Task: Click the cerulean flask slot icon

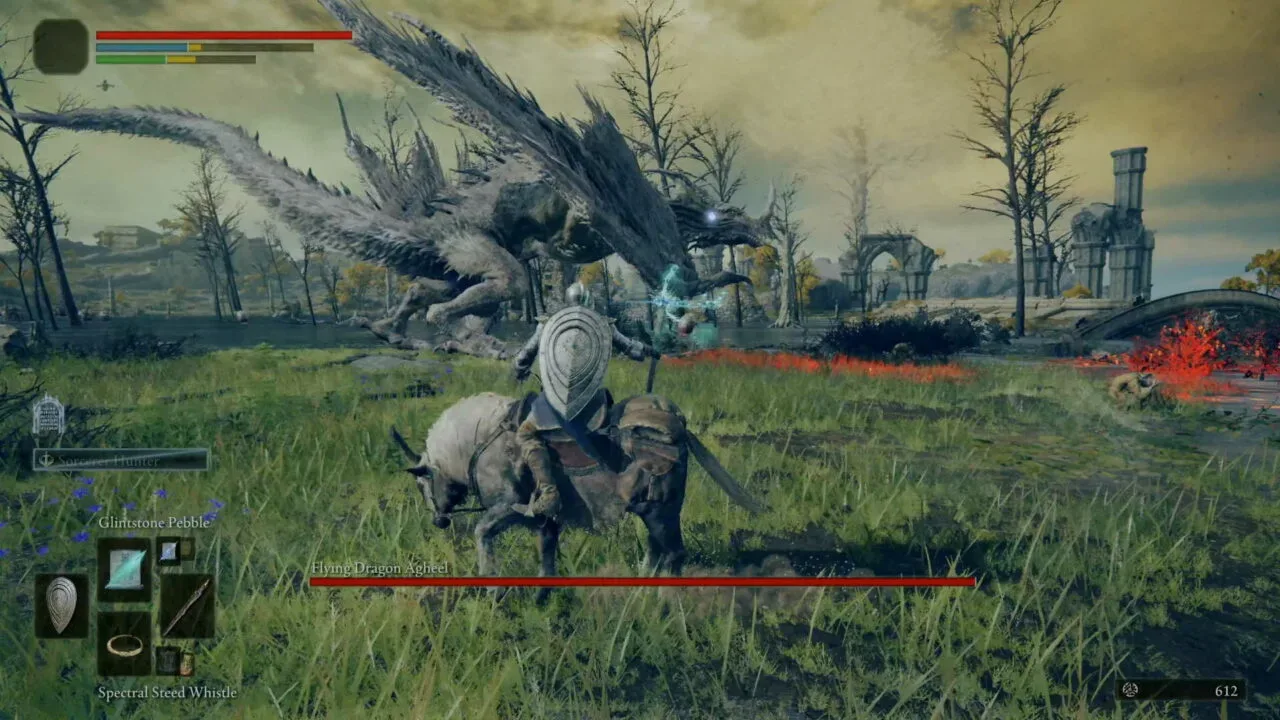Action: 187,662
